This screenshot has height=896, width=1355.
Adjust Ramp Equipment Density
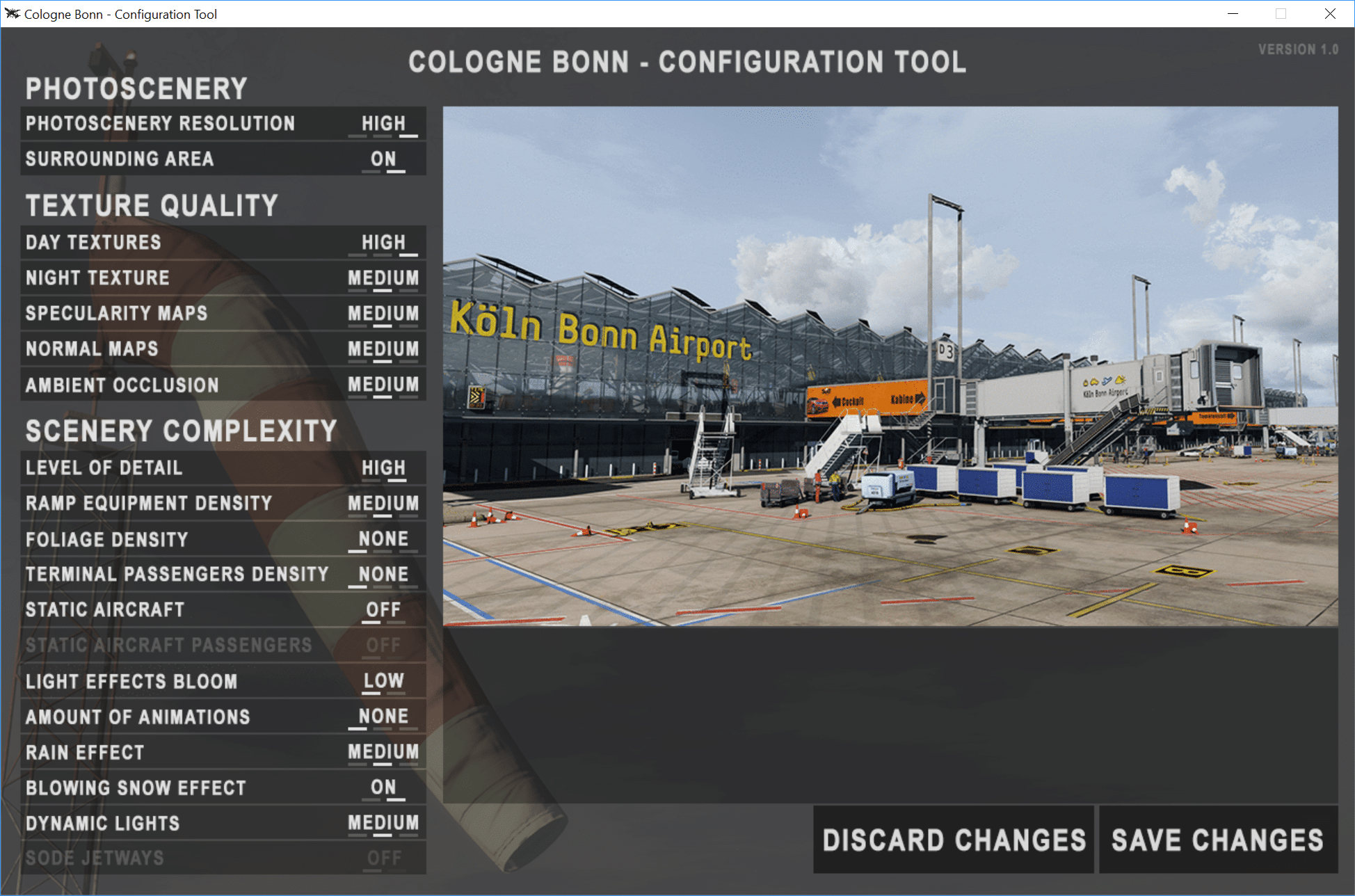[x=383, y=504]
